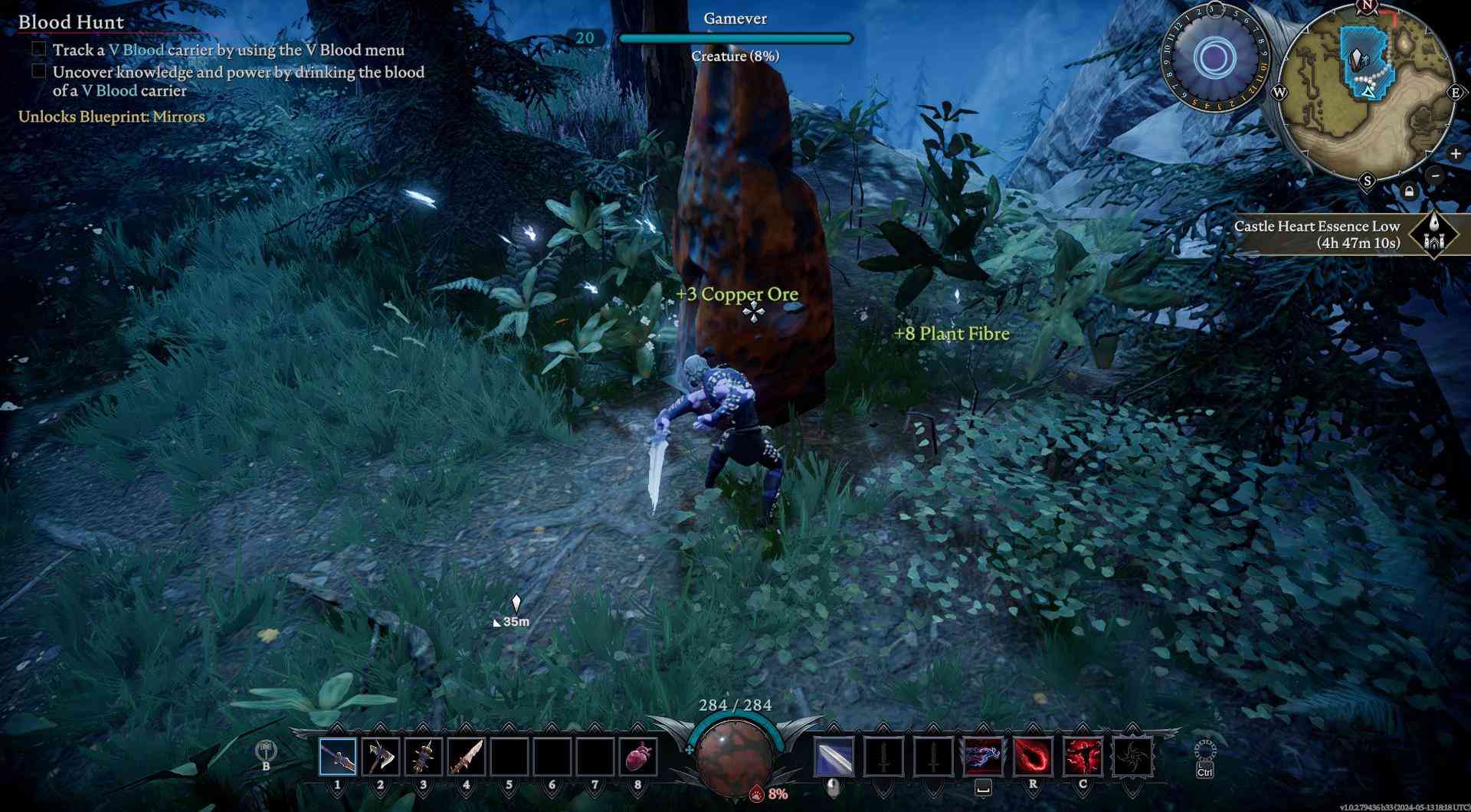Use the heart item in slot 8

tap(637, 757)
